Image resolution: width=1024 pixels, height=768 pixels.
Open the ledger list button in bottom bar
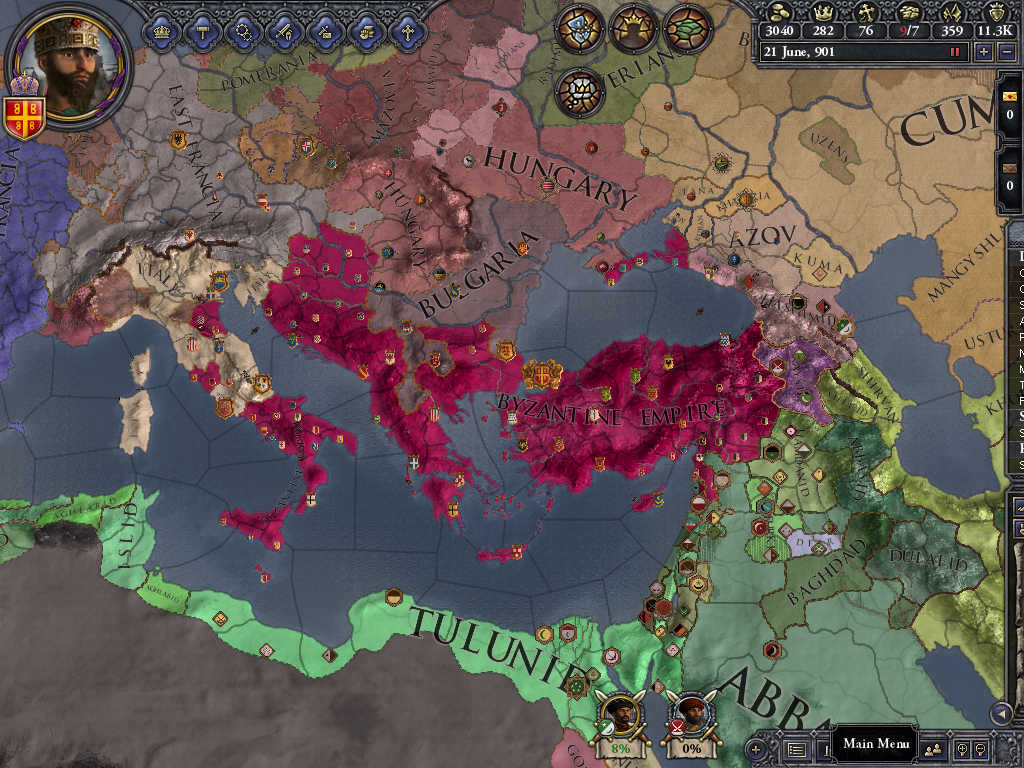797,748
